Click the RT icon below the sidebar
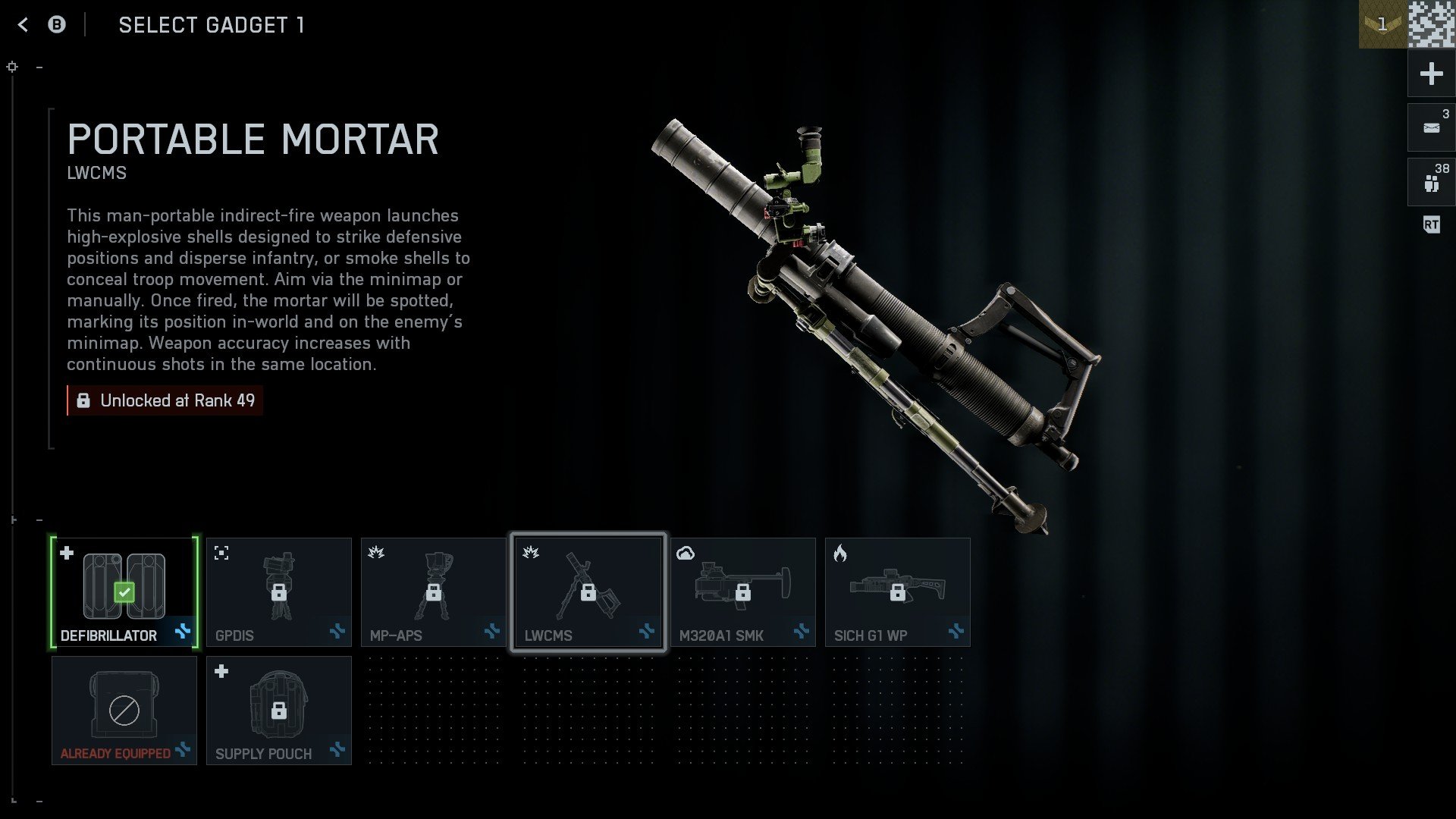Image resolution: width=1456 pixels, height=819 pixels. click(1430, 225)
